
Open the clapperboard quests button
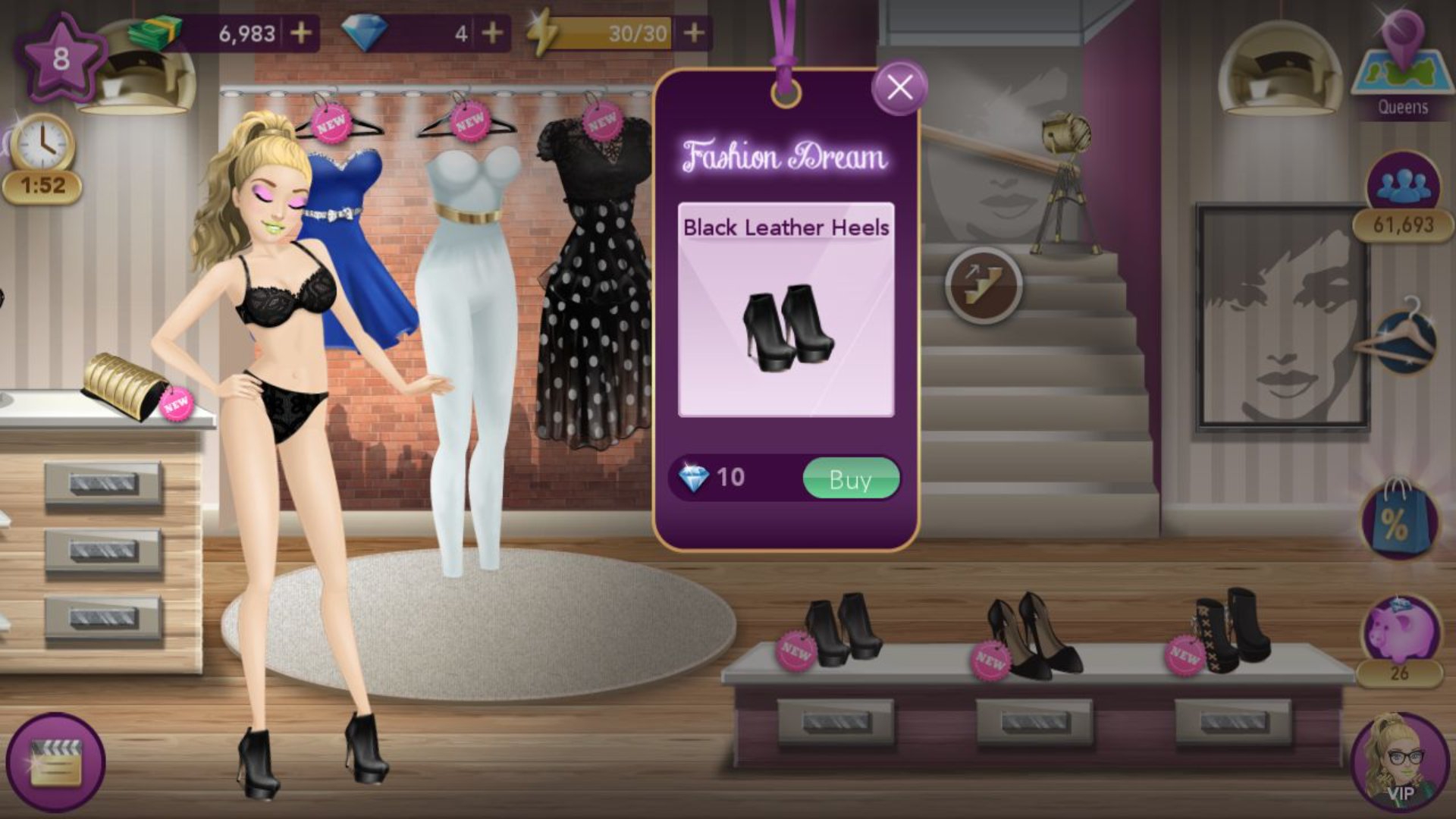tap(55, 762)
